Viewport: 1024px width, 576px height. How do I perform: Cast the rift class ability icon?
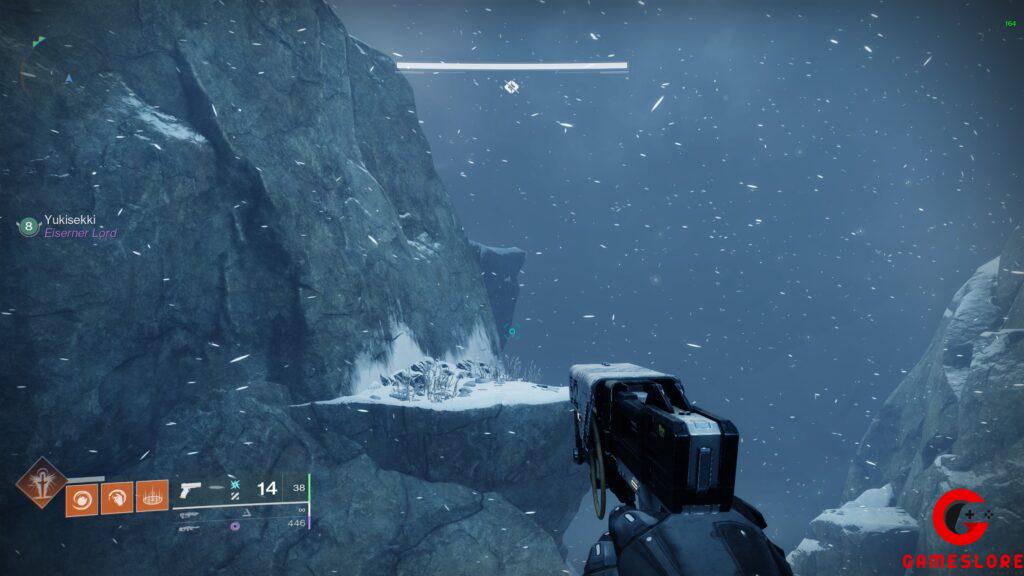pyautogui.click(x=152, y=497)
